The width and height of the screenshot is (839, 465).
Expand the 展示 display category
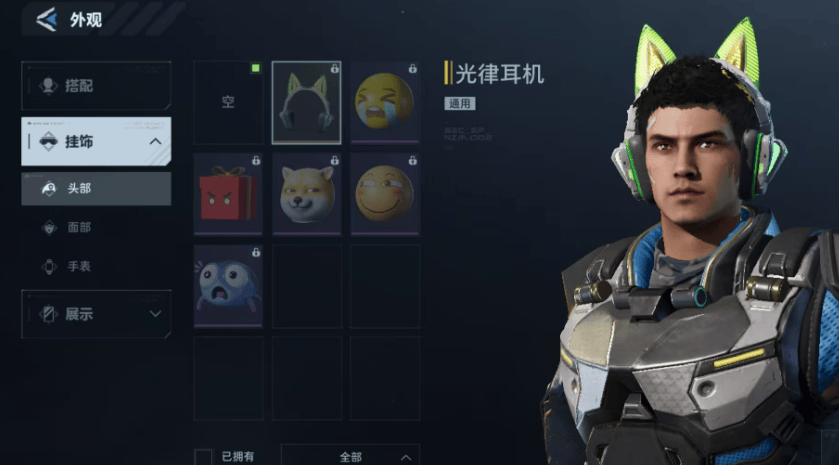(96, 314)
